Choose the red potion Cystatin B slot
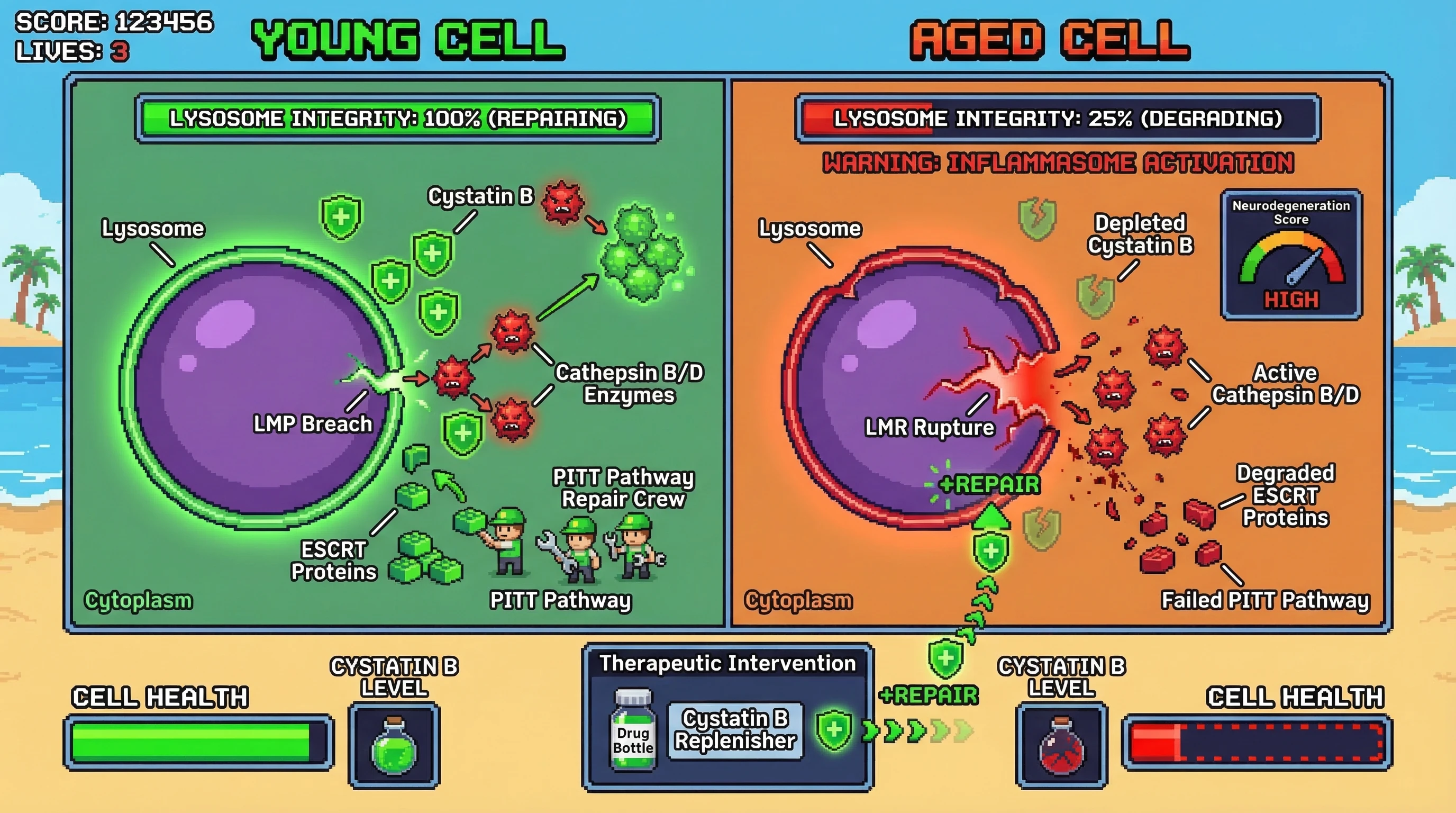Screen dimensions: 1456x813 pos(1061,746)
